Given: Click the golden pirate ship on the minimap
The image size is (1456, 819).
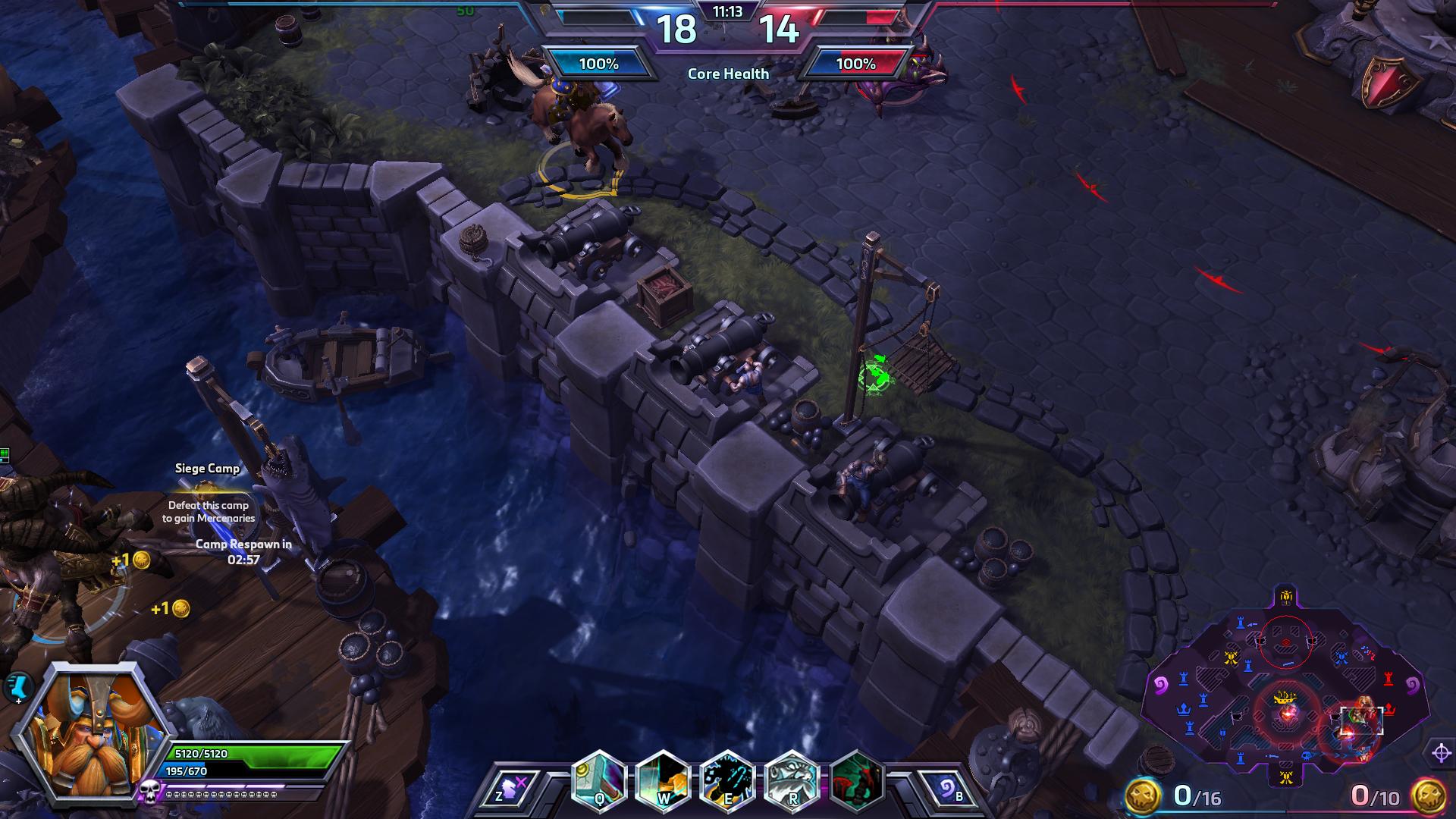Looking at the screenshot, I should [1285, 697].
